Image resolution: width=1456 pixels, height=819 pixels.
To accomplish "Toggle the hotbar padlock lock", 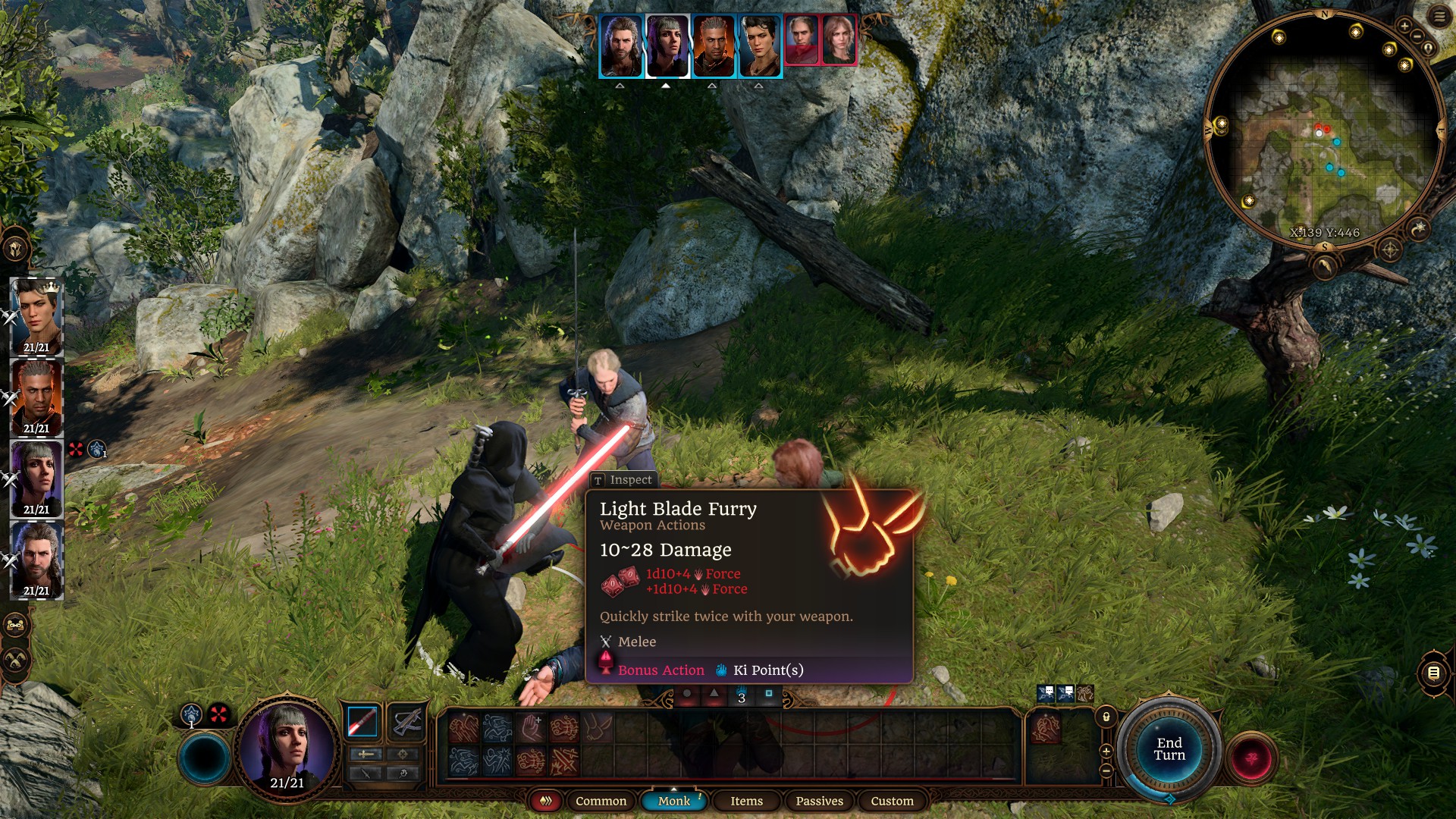I will coord(1106,717).
